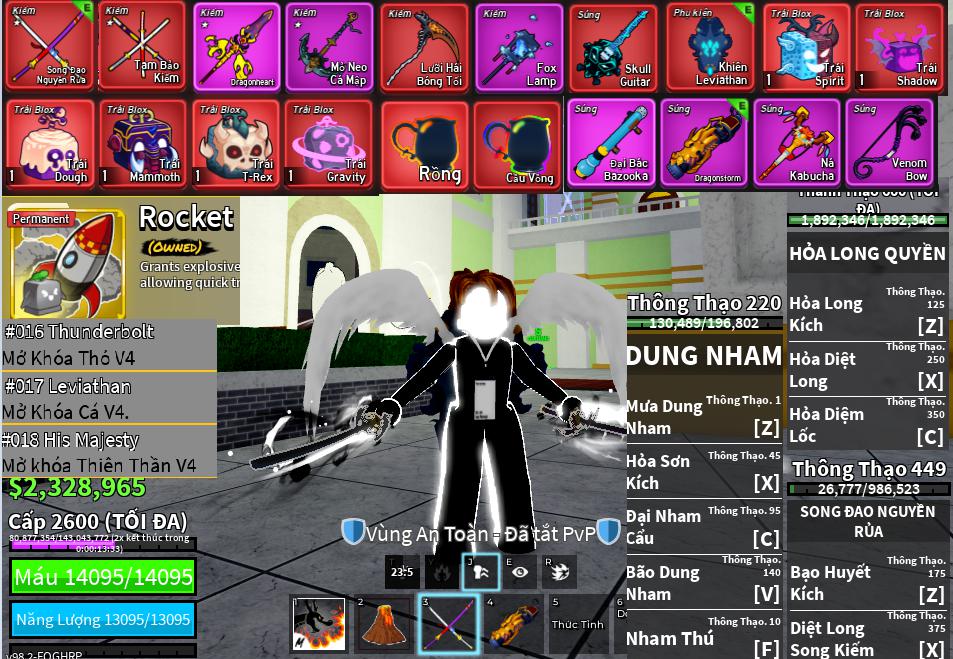Select the Trái Shadow fruit slot
Image resolution: width=953 pixels, height=659 pixels.
coord(900,47)
